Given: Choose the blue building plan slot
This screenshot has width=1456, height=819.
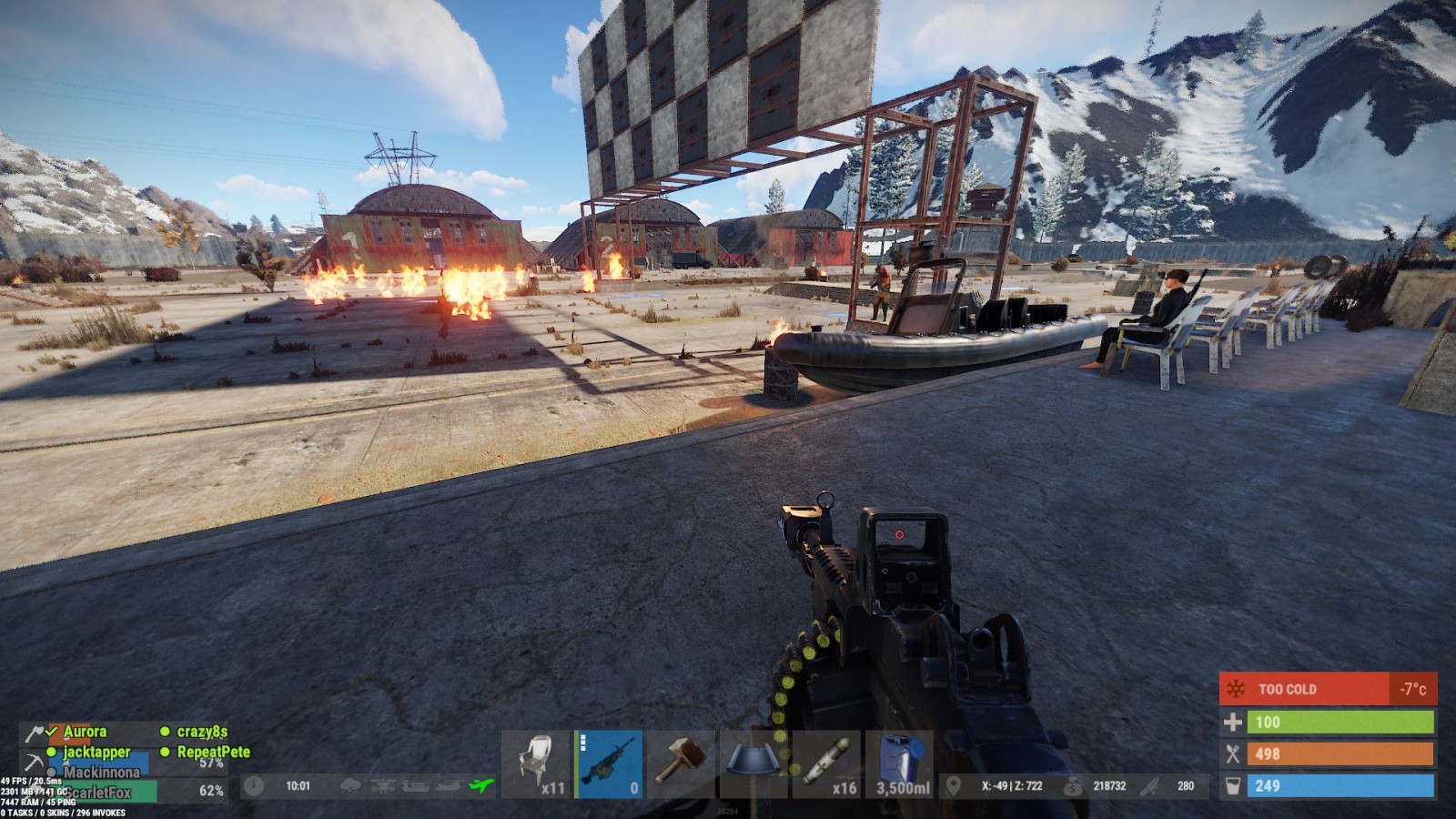Looking at the screenshot, I should [x=753, y=763].
